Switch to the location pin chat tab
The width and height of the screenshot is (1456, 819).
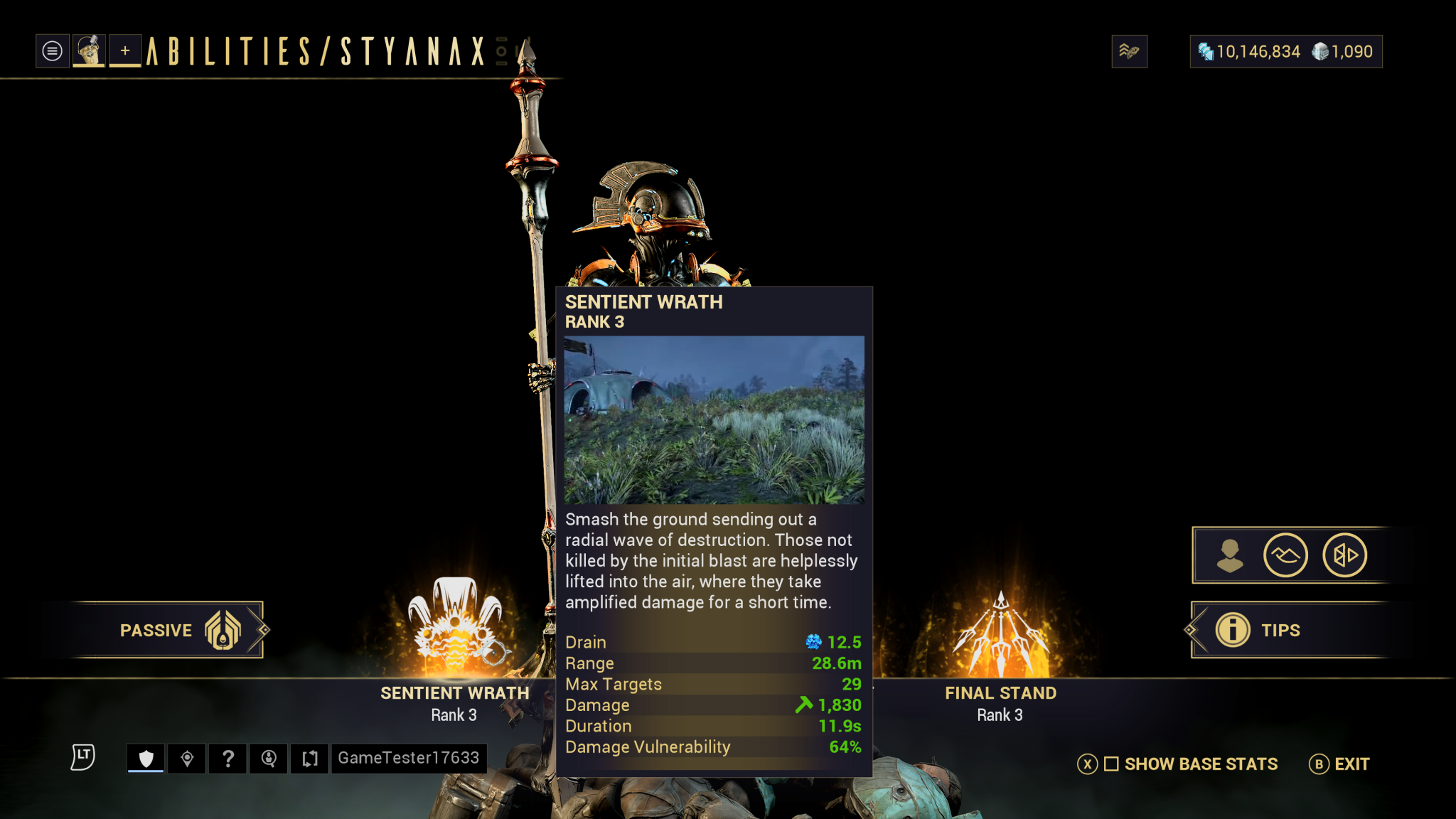tap(187, 759)
